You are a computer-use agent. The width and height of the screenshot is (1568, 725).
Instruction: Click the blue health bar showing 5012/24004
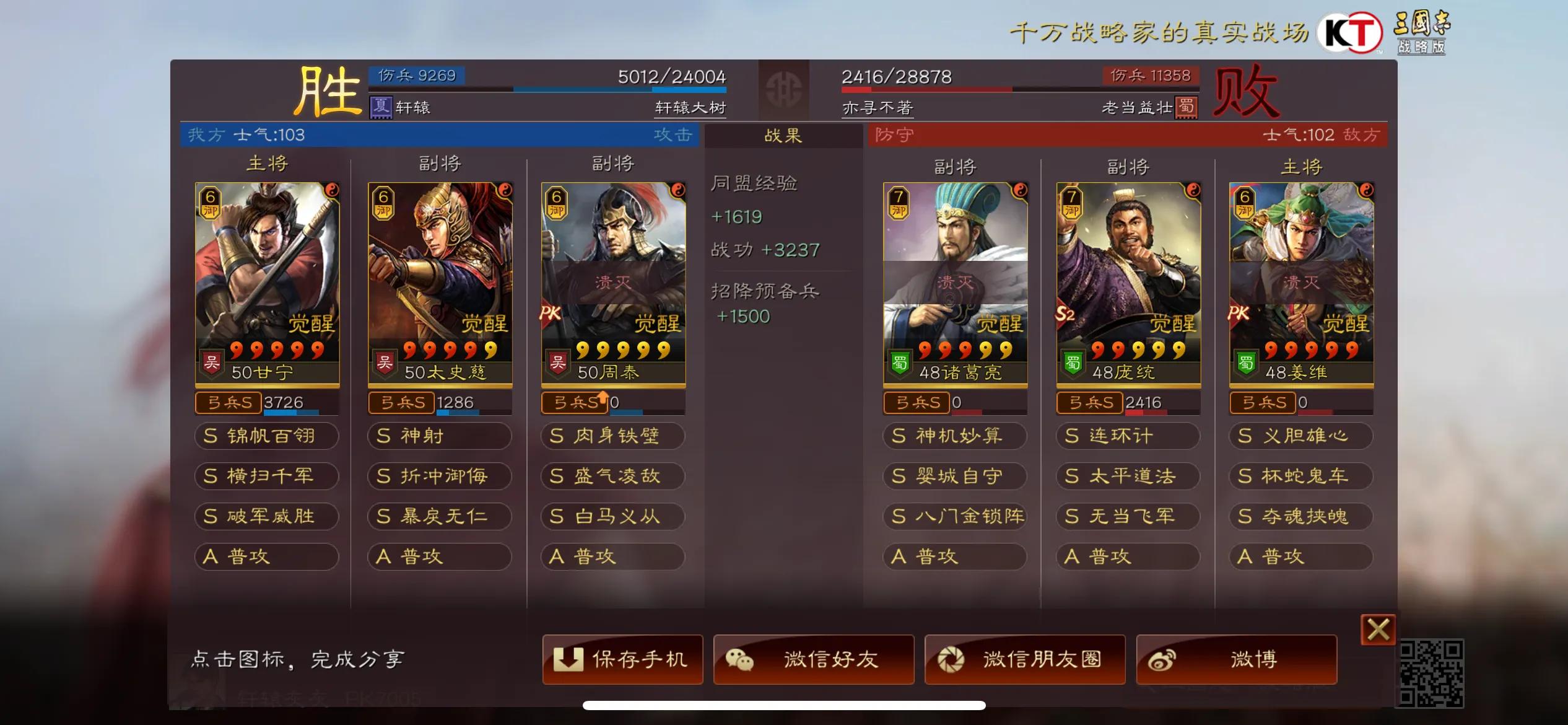pos(595,90)
